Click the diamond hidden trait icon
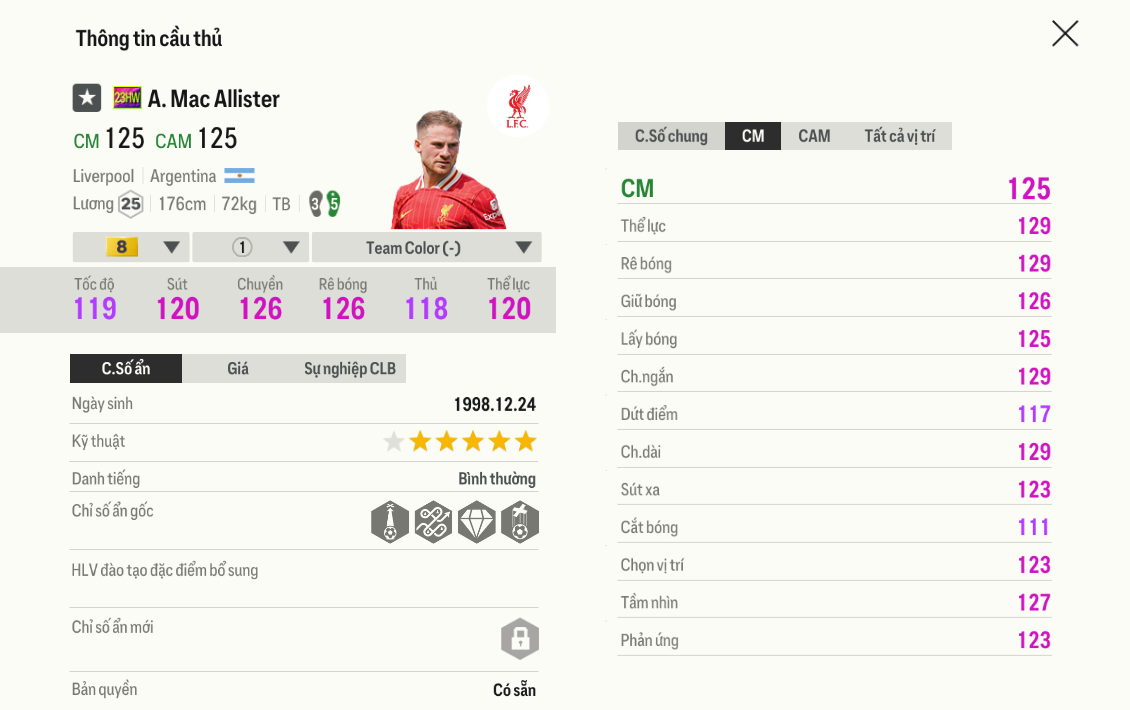The width and height of the screenshot is (1130, 710). 477,522
